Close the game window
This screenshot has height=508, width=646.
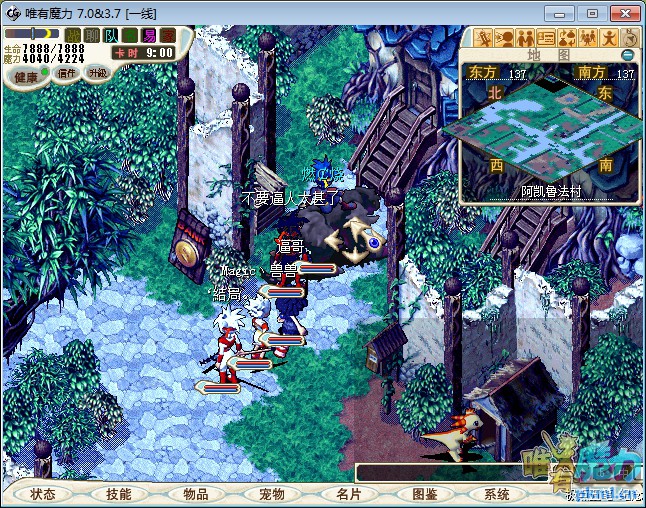(x=621, y=12)
